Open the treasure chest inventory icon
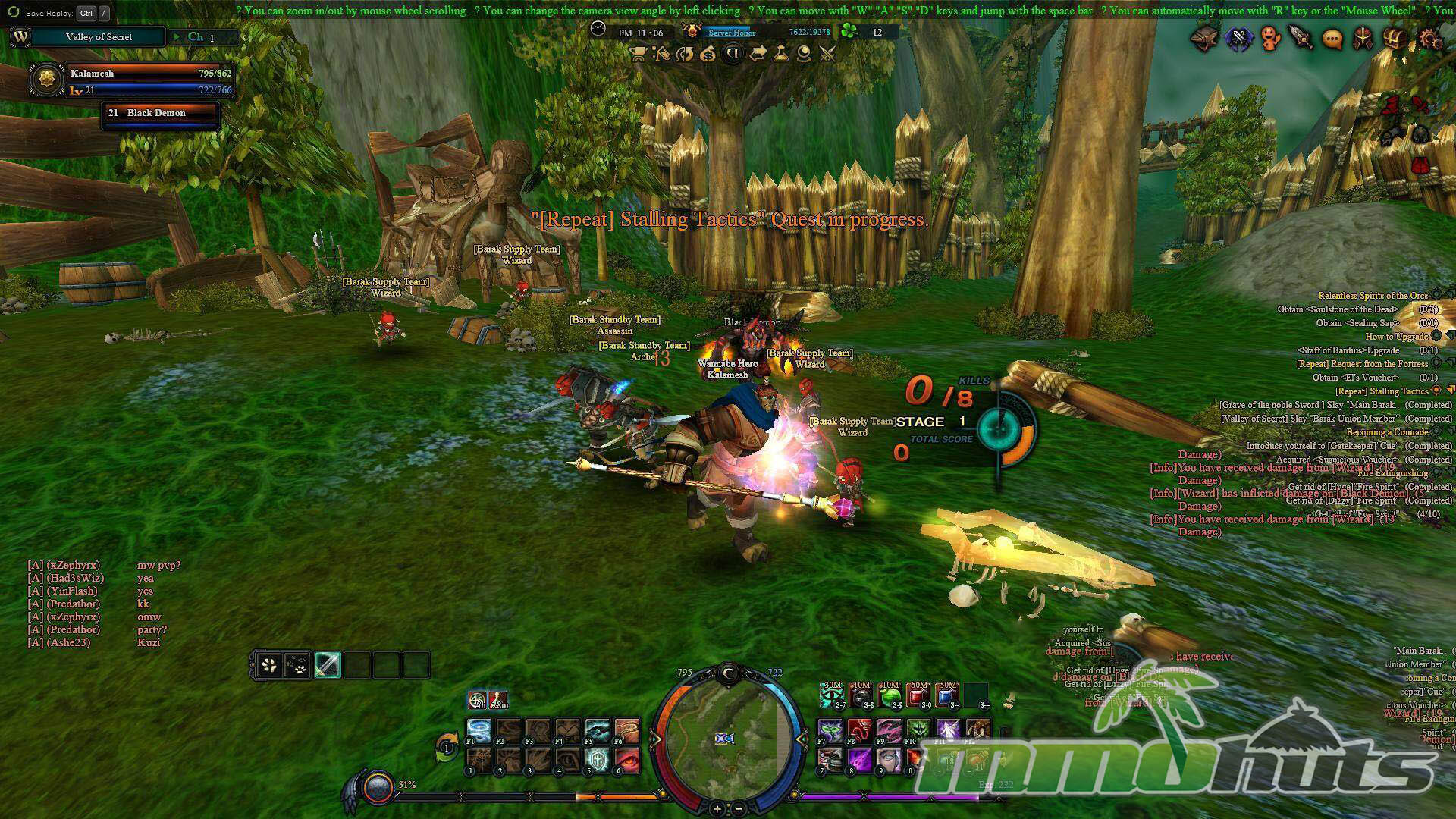This screenshot has width=1456, height=819. 1395,39
